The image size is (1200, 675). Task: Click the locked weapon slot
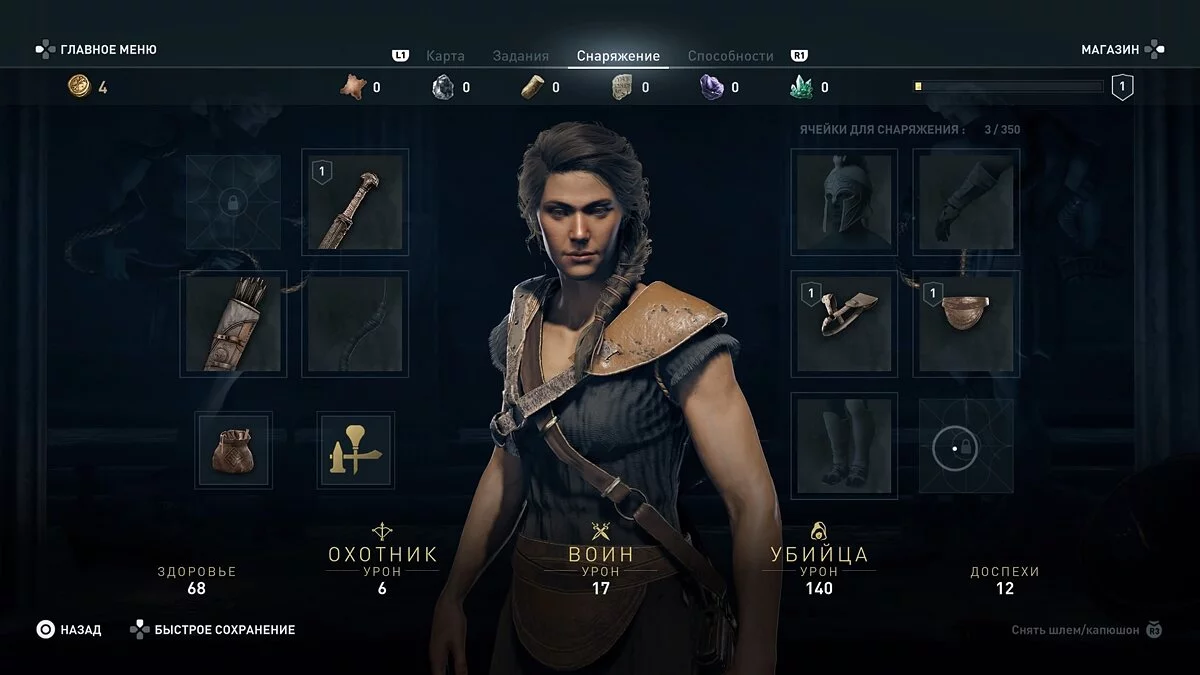(233, 203)
